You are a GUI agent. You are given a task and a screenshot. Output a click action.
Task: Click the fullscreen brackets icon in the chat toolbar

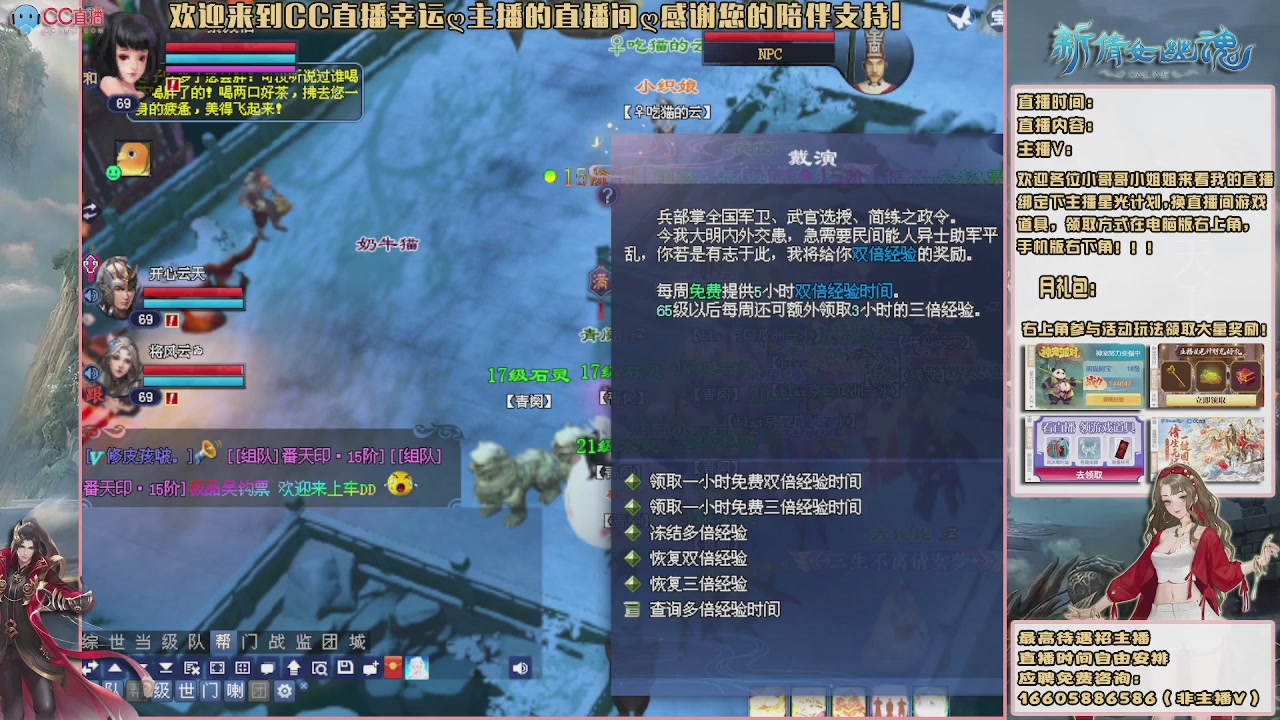[x=215, y=667]
